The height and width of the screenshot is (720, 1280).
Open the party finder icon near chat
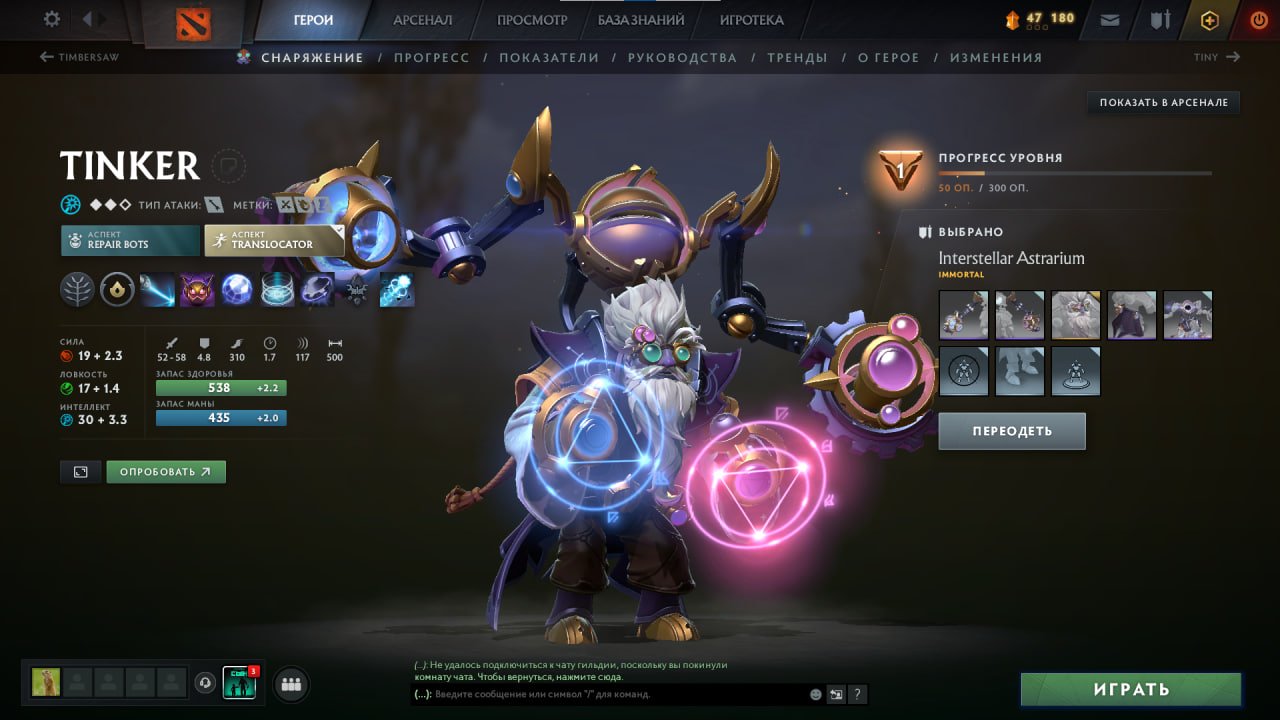coord(290,684)
